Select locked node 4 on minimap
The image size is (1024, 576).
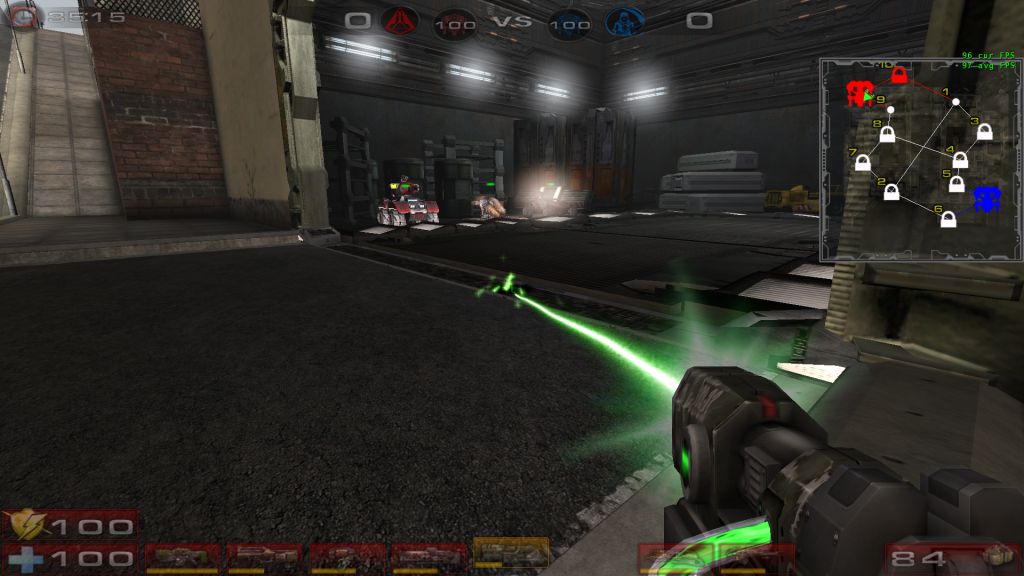[x=960, y=159]
